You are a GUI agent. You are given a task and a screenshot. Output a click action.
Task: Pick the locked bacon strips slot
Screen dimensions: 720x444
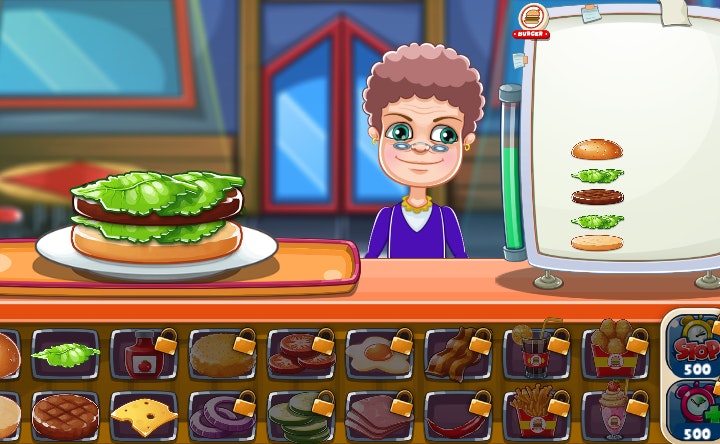(458, 354)
